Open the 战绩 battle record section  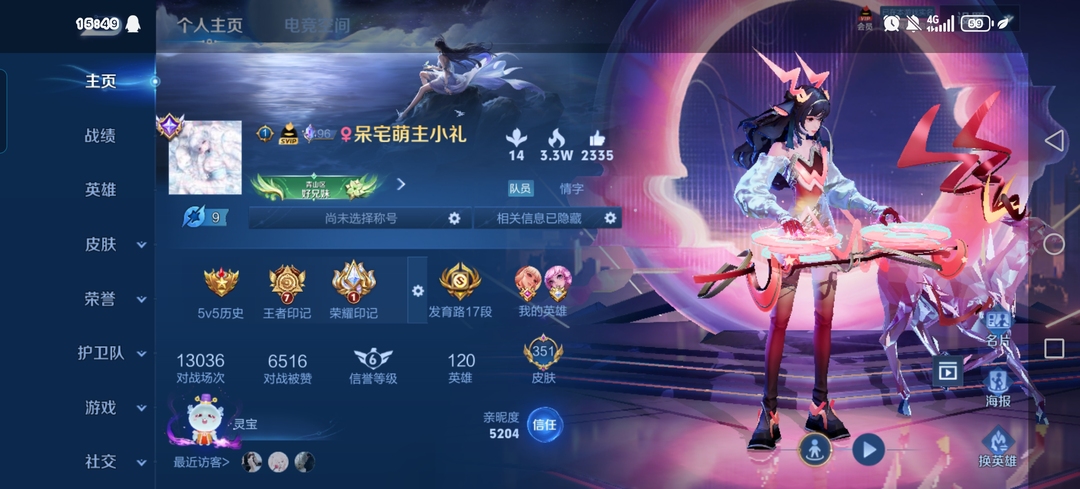(100, 135)
